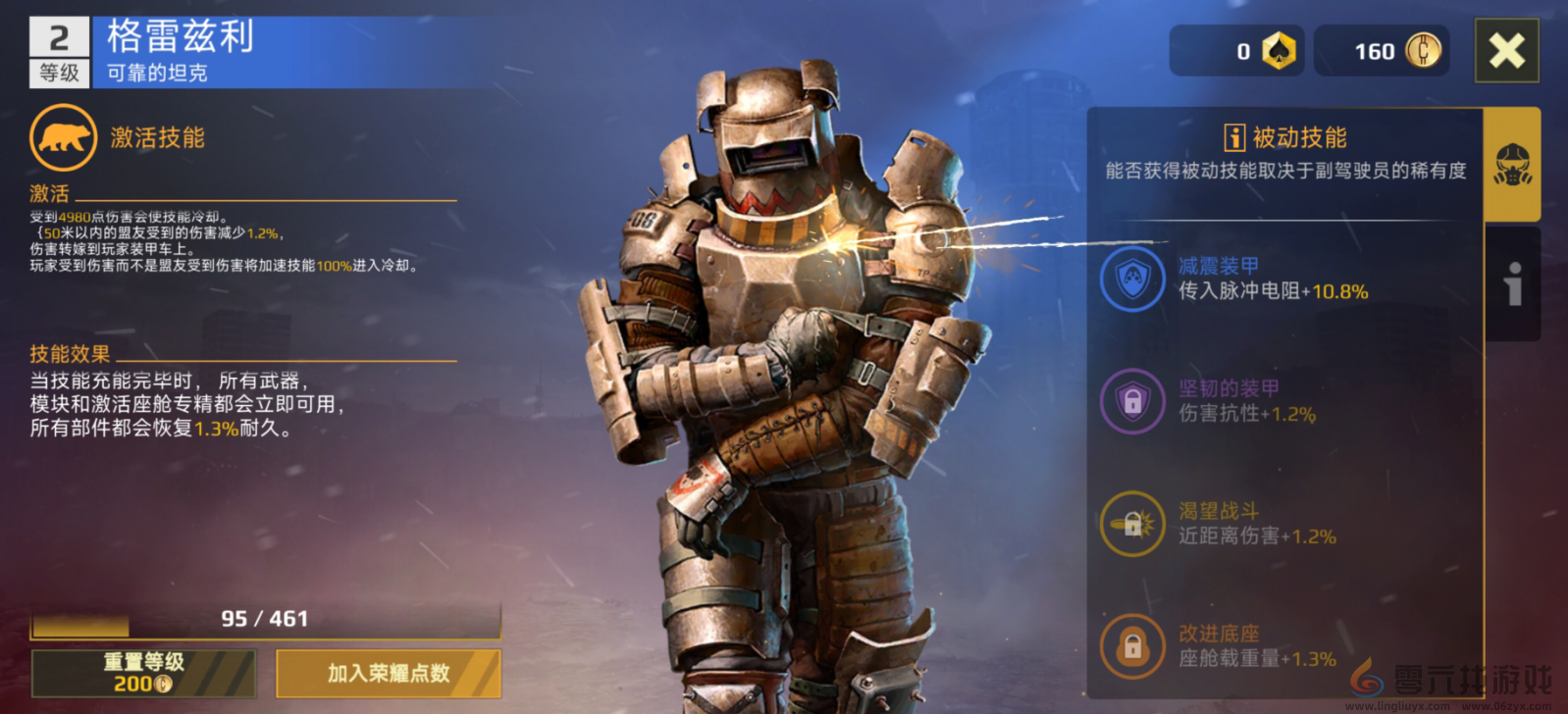Open the info tab with the i icon
This screenshot has height=714, width=1568.
[1512, 284]
